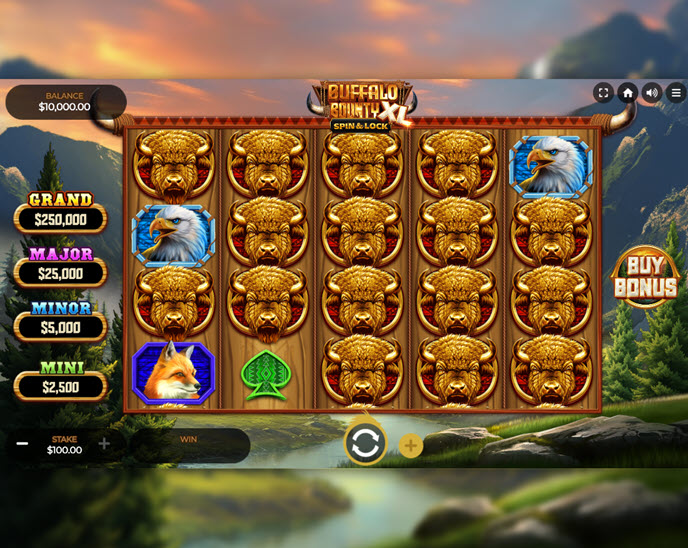Go to the home screen
The width and height of the screenshot is (688, 548).
tap(628, 92)
